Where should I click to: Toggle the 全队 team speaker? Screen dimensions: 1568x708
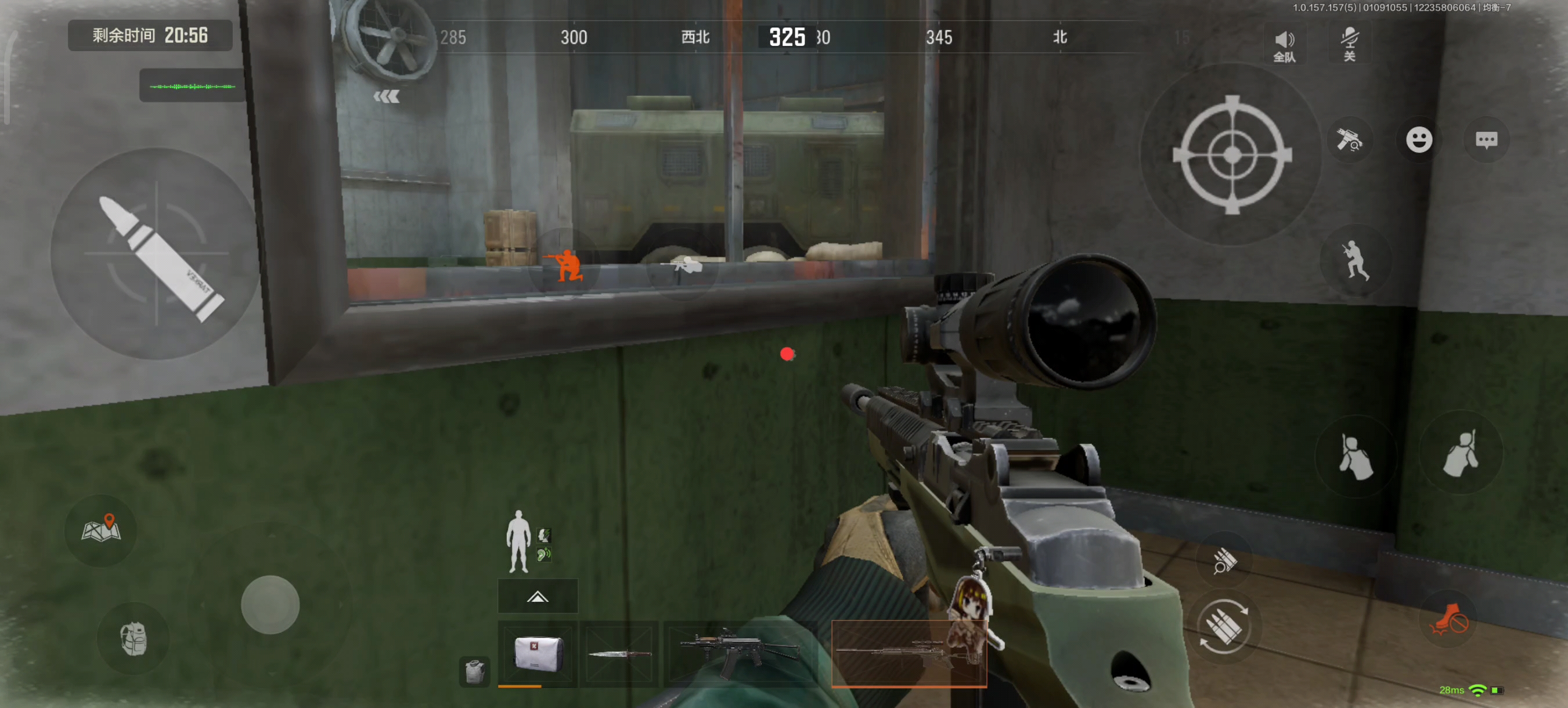(x=1284, y=45)
